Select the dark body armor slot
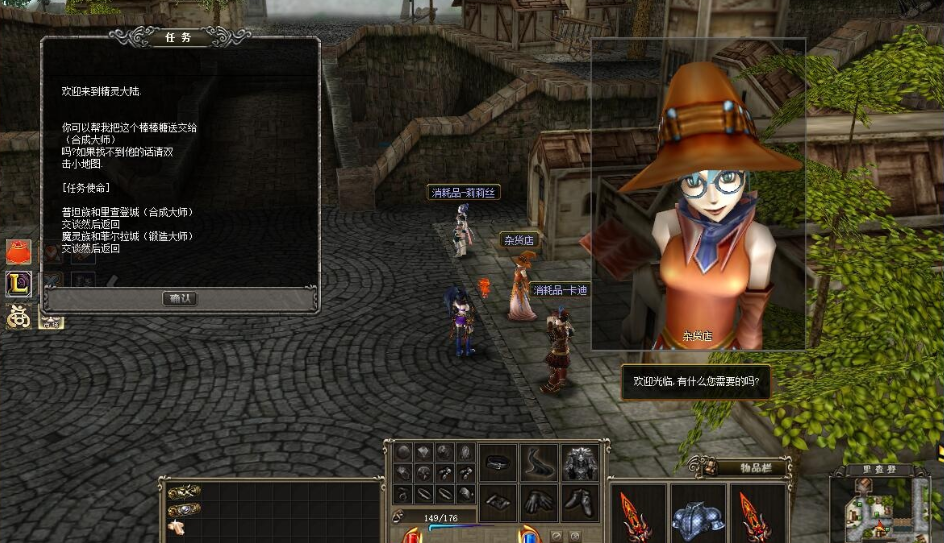 tap(581, 463)
